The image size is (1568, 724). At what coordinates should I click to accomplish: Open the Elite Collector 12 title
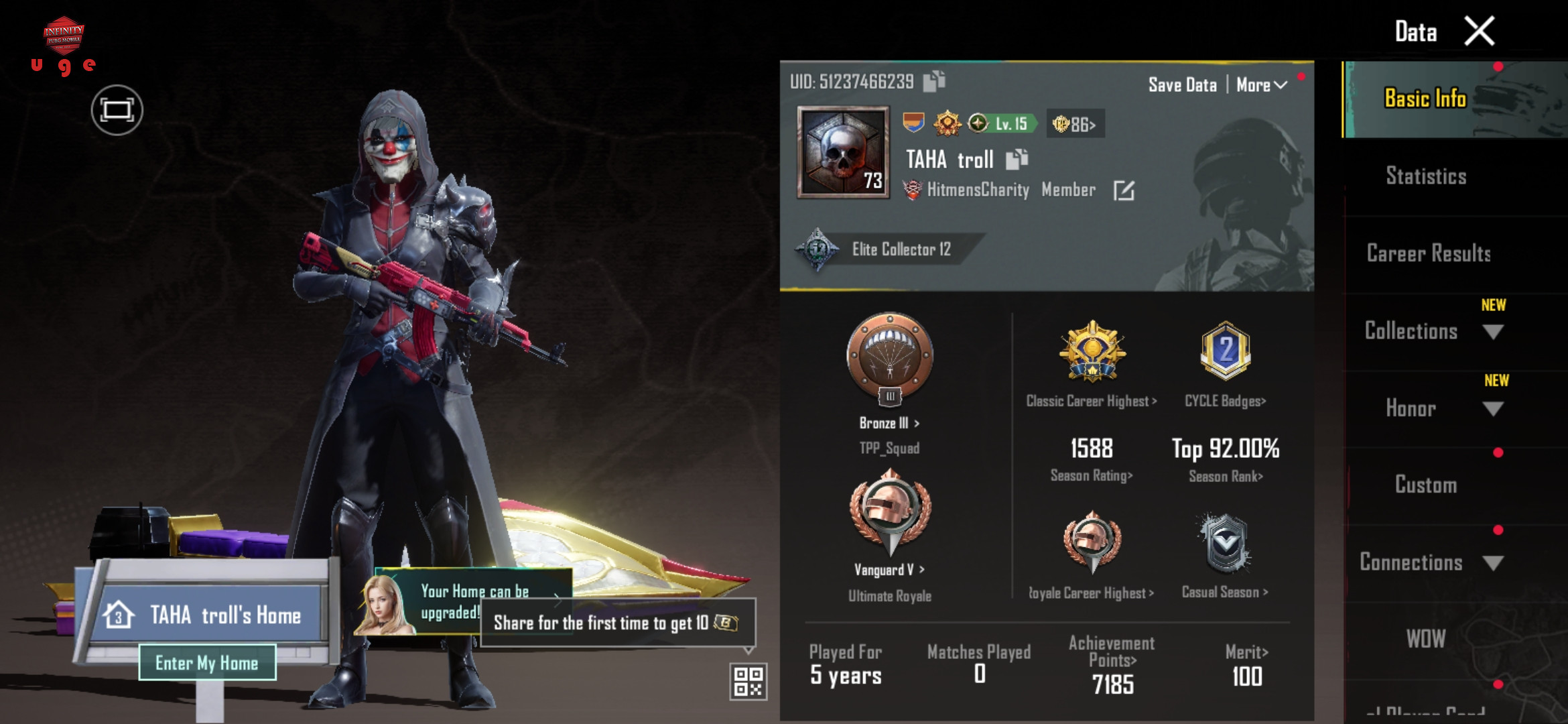pos(900,249)
